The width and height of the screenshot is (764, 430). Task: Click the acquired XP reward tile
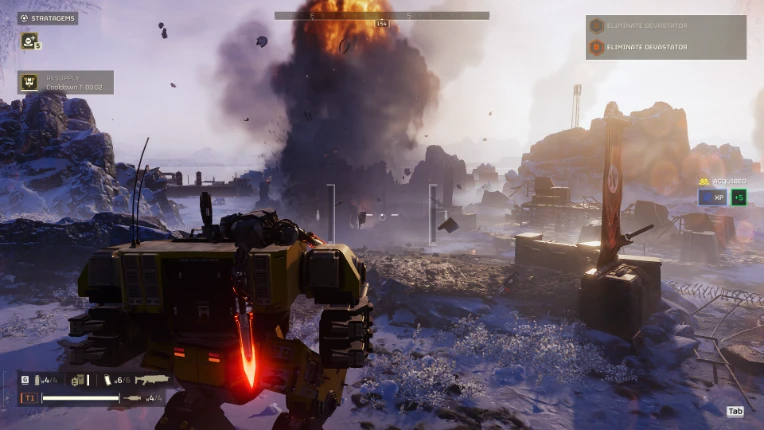711,197
